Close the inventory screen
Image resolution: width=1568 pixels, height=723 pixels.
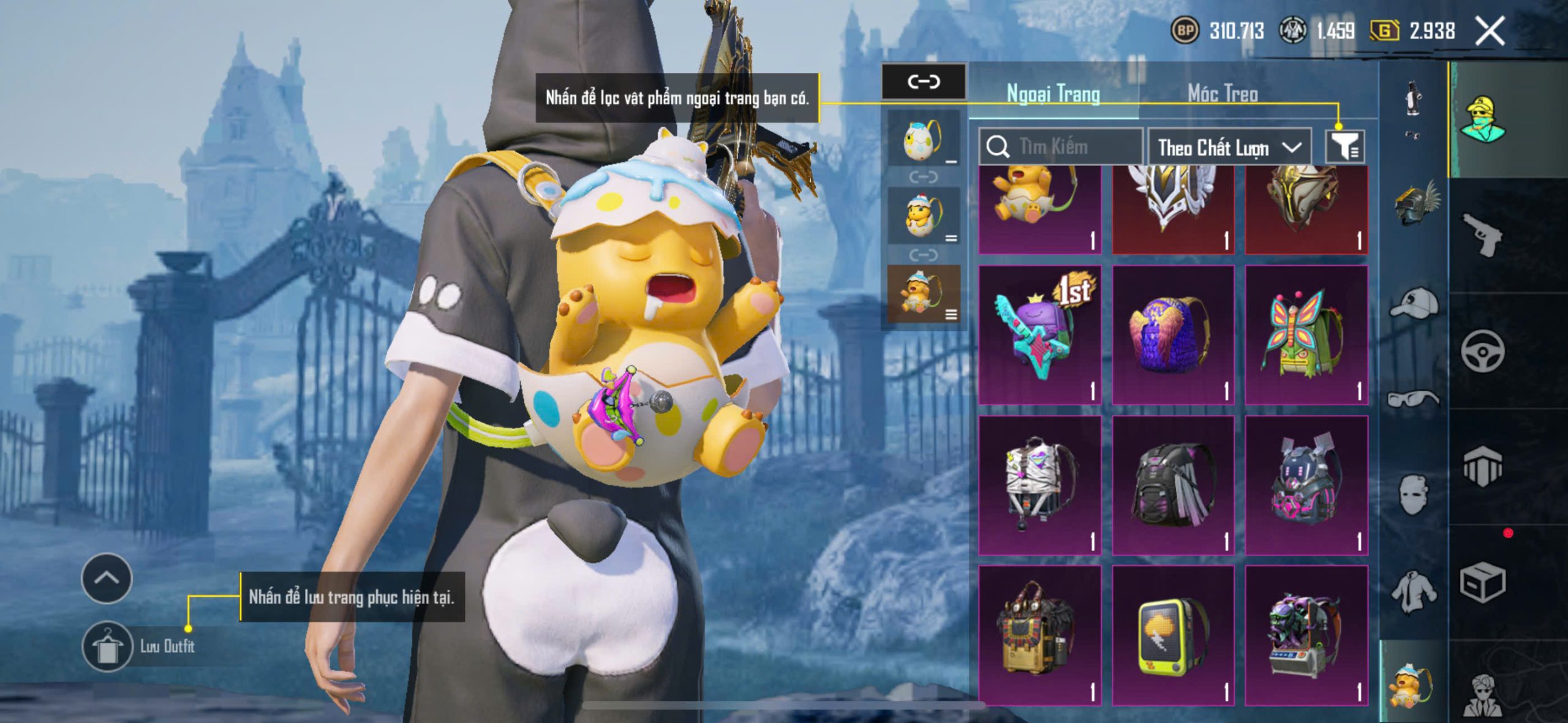[x=1490, y=31]
